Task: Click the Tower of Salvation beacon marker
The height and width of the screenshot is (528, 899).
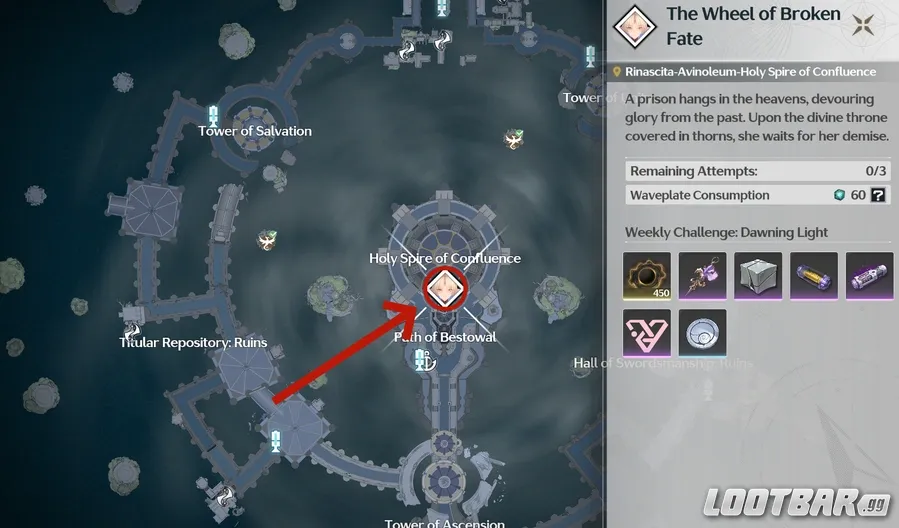Action: click(213, 115)
